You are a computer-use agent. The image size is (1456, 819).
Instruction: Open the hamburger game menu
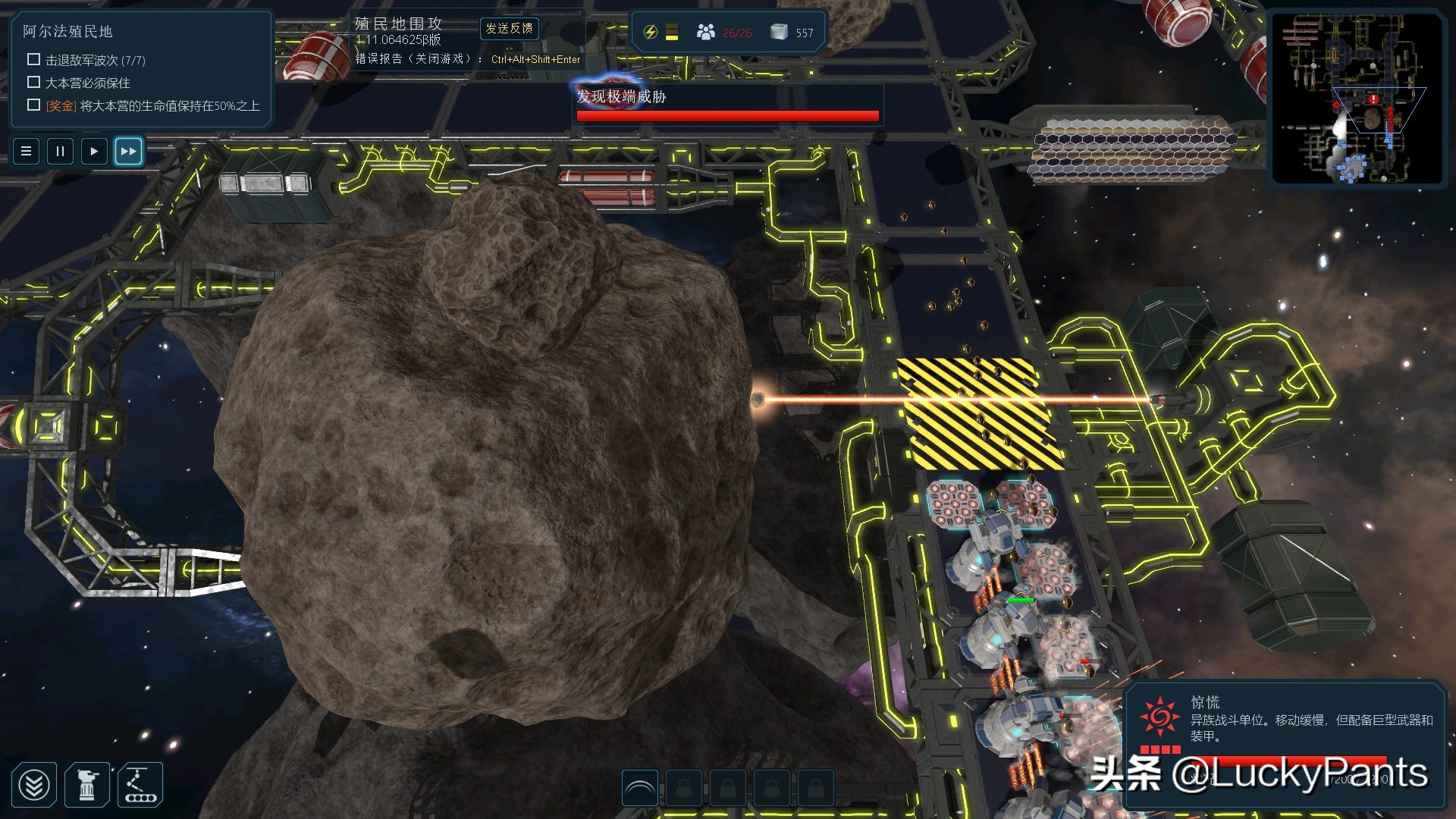click(x=26, y=151)
